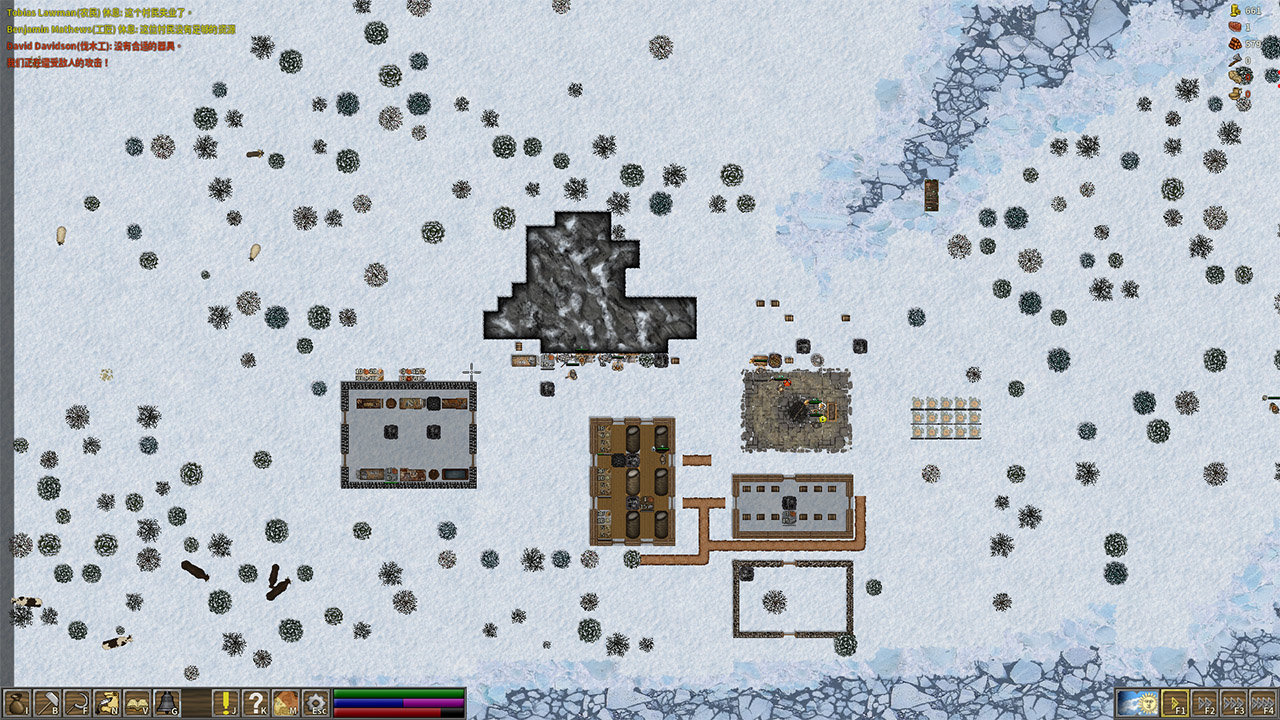This screenshot has width=1280, height=720.
Task: Open the yellow exclamation alerts button
Action: 227,703
